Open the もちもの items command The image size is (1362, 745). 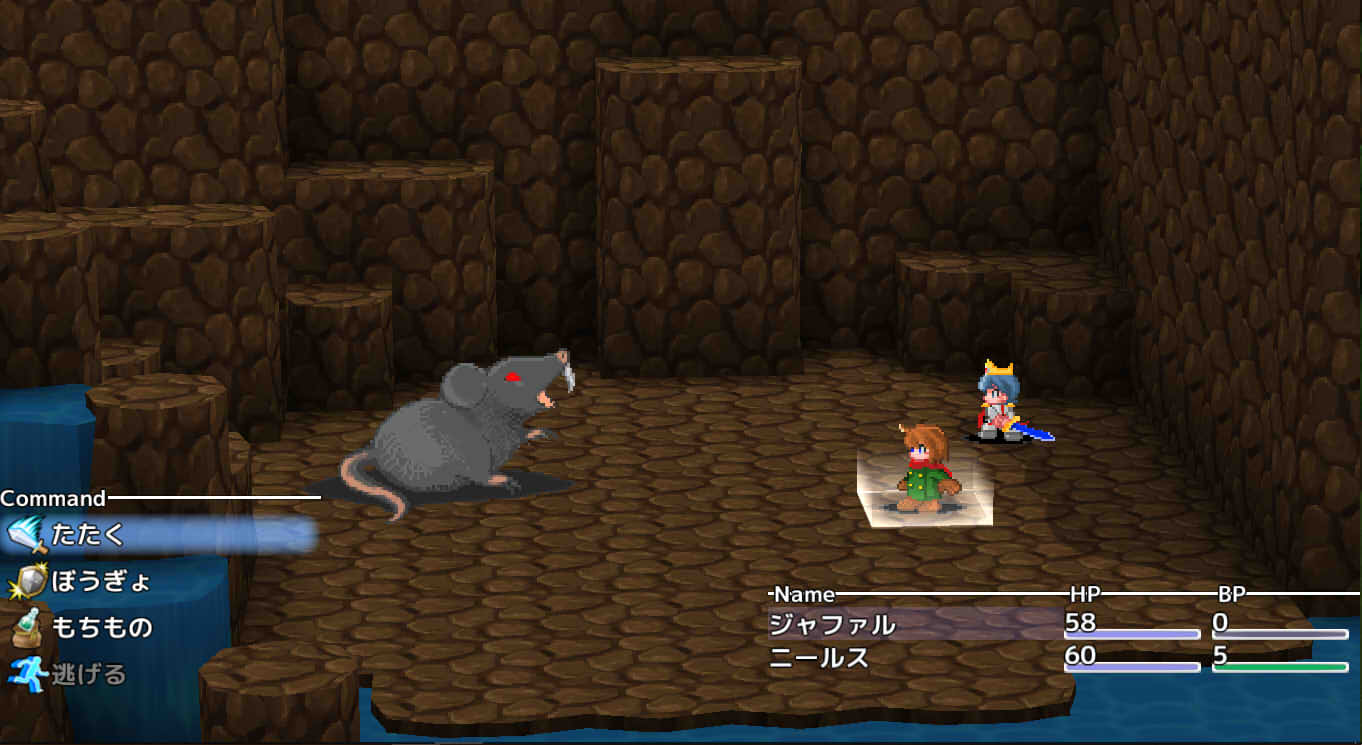pyautogui.click(x=101, y=627)
